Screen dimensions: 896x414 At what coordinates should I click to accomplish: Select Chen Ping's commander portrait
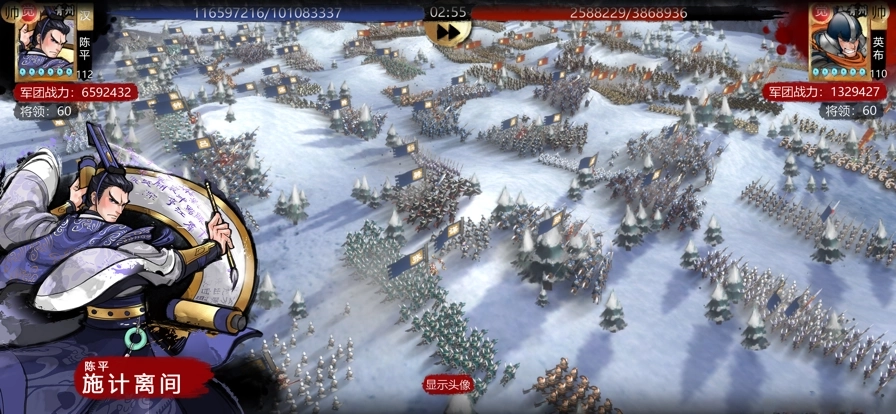(45, 42)
